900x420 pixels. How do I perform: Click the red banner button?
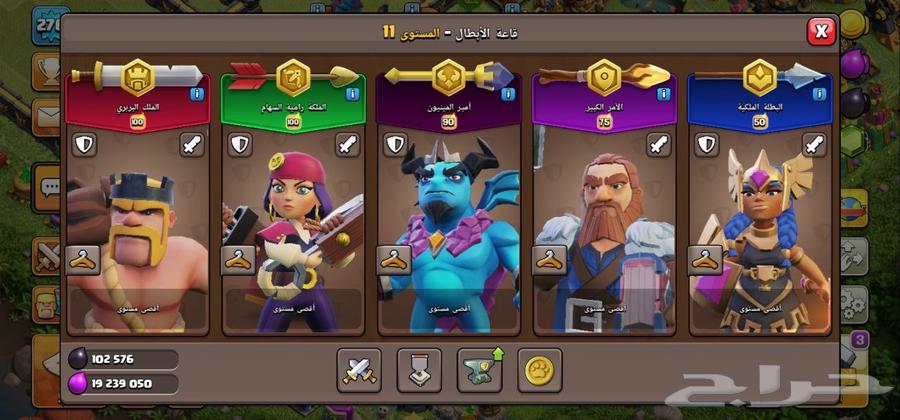pyautogui.click(x=418, y=369)
